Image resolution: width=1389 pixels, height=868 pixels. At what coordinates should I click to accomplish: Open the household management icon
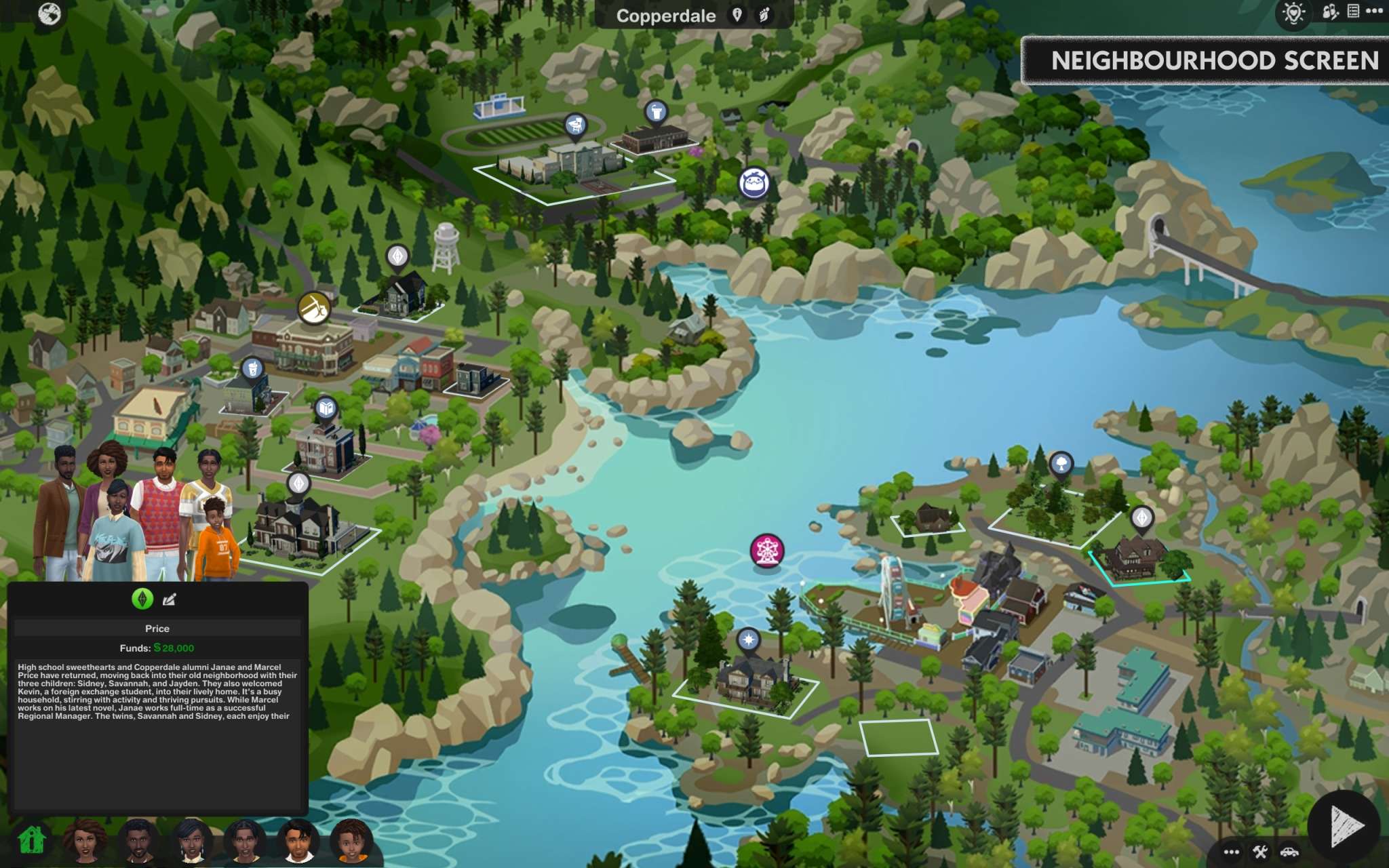point(1329,12)
